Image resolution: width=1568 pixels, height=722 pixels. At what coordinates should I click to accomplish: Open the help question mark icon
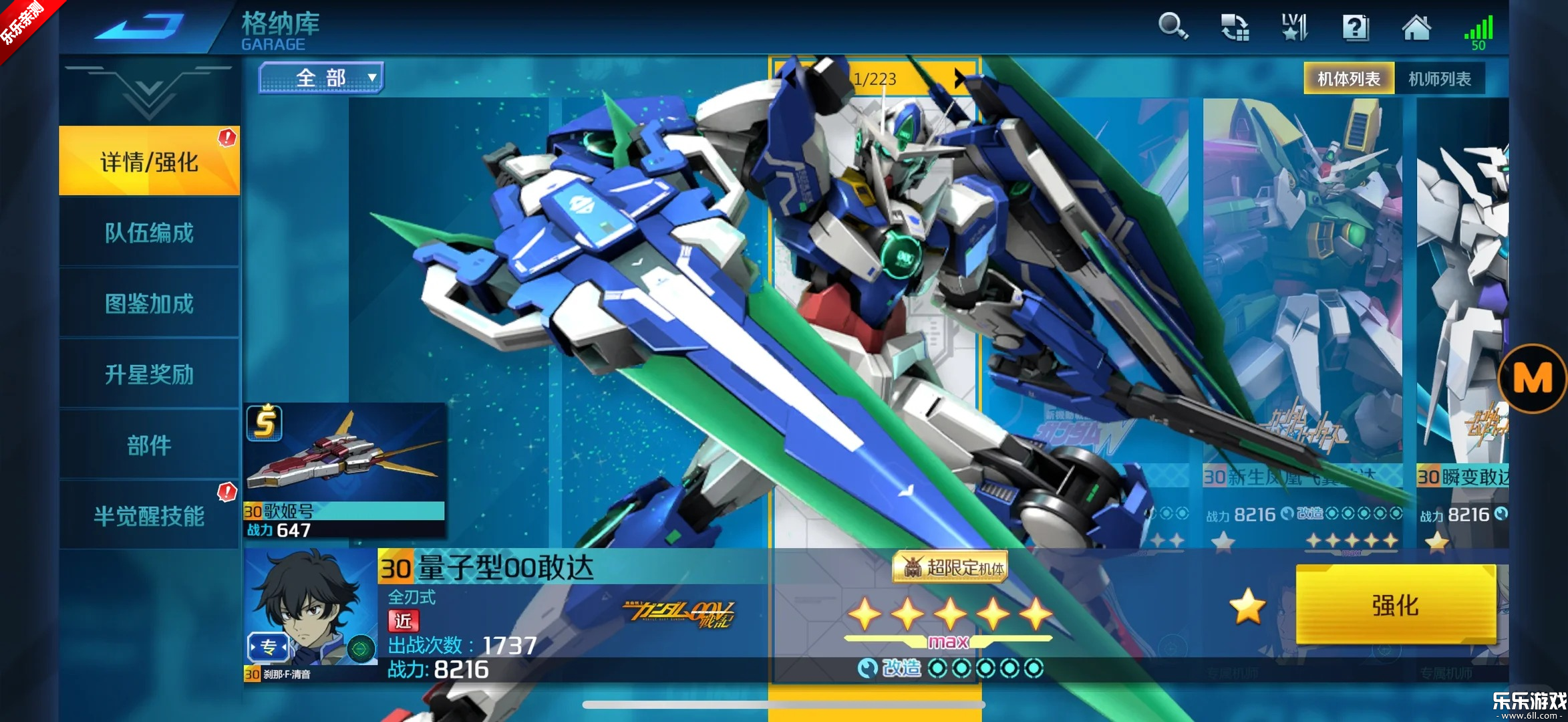click(x=1355, y=27)
